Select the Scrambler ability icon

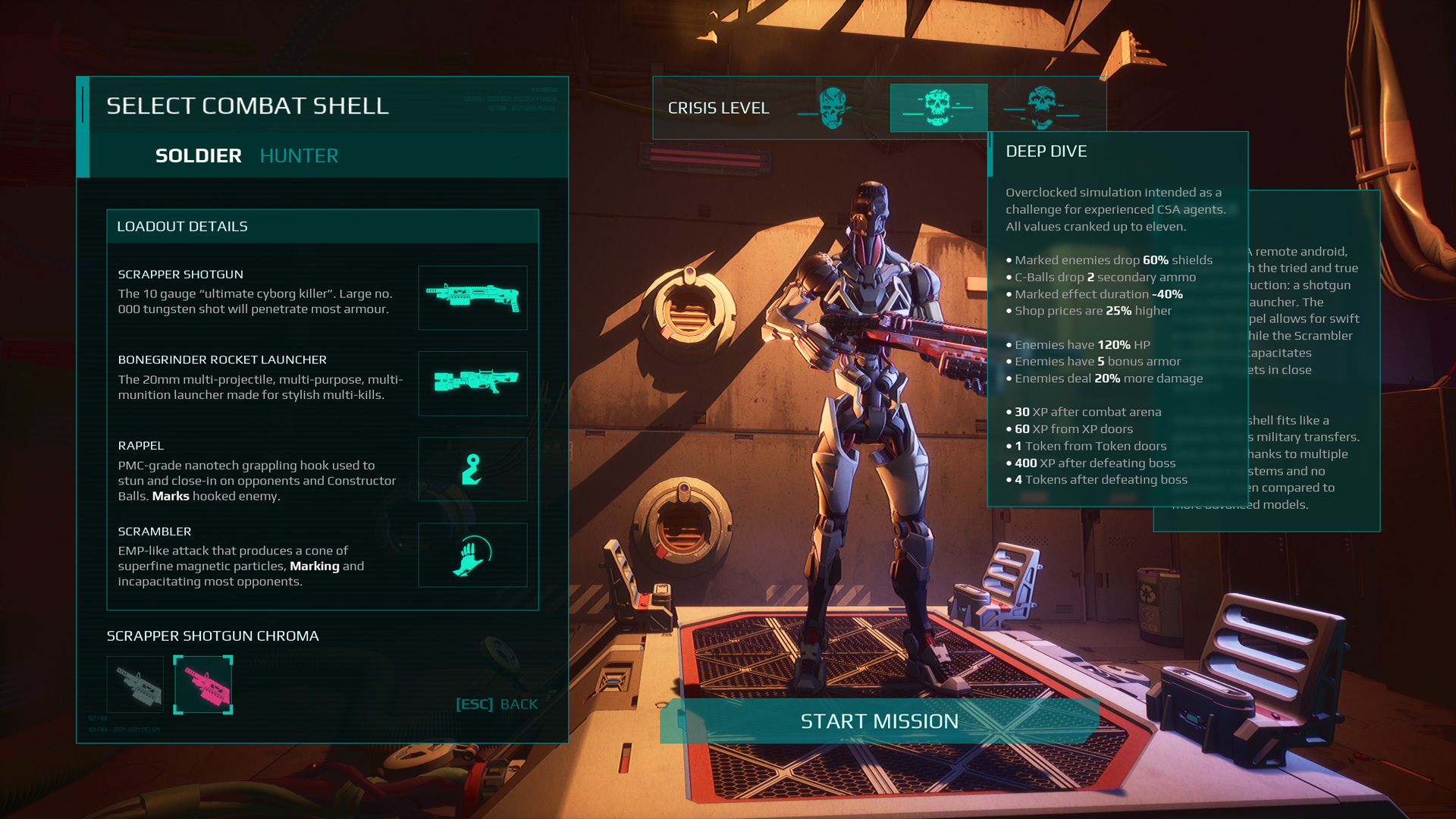click(x=472, y=554)
